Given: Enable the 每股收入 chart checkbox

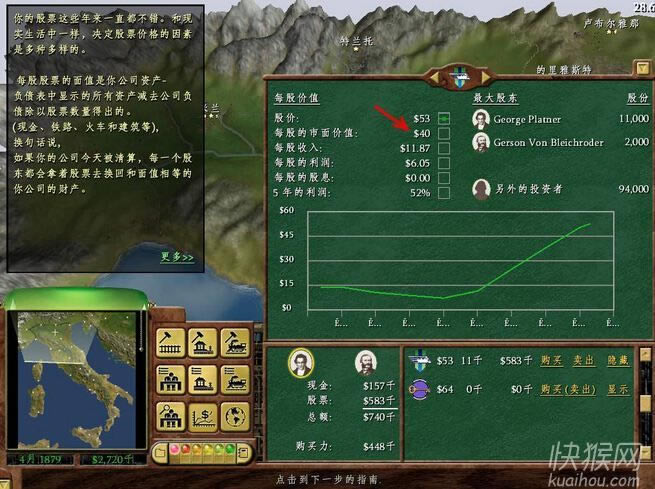Looking at the screenshot, I should [x=444, y=148].
